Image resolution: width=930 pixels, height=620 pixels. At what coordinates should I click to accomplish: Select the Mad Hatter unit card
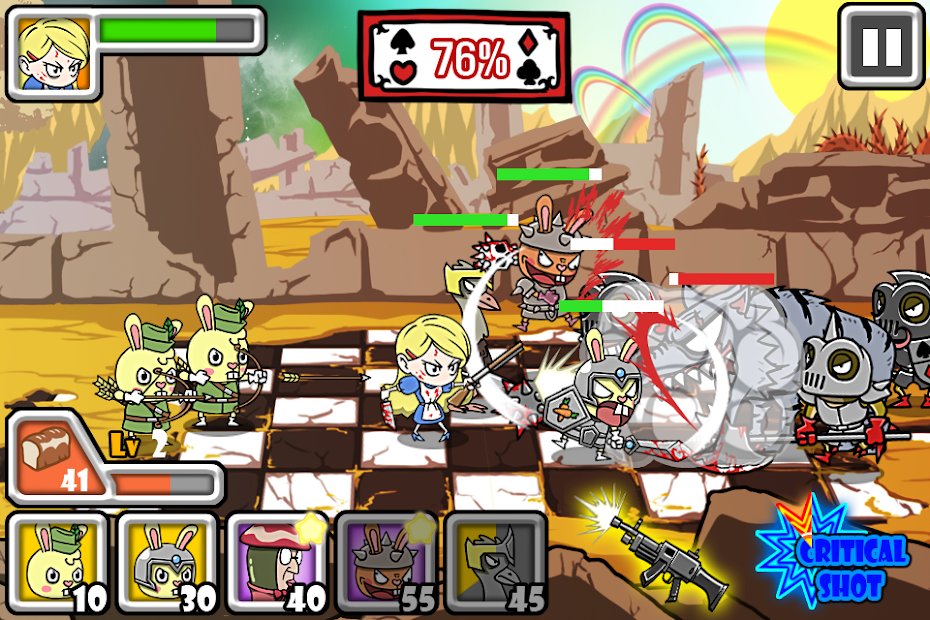(x=276, y=563)
